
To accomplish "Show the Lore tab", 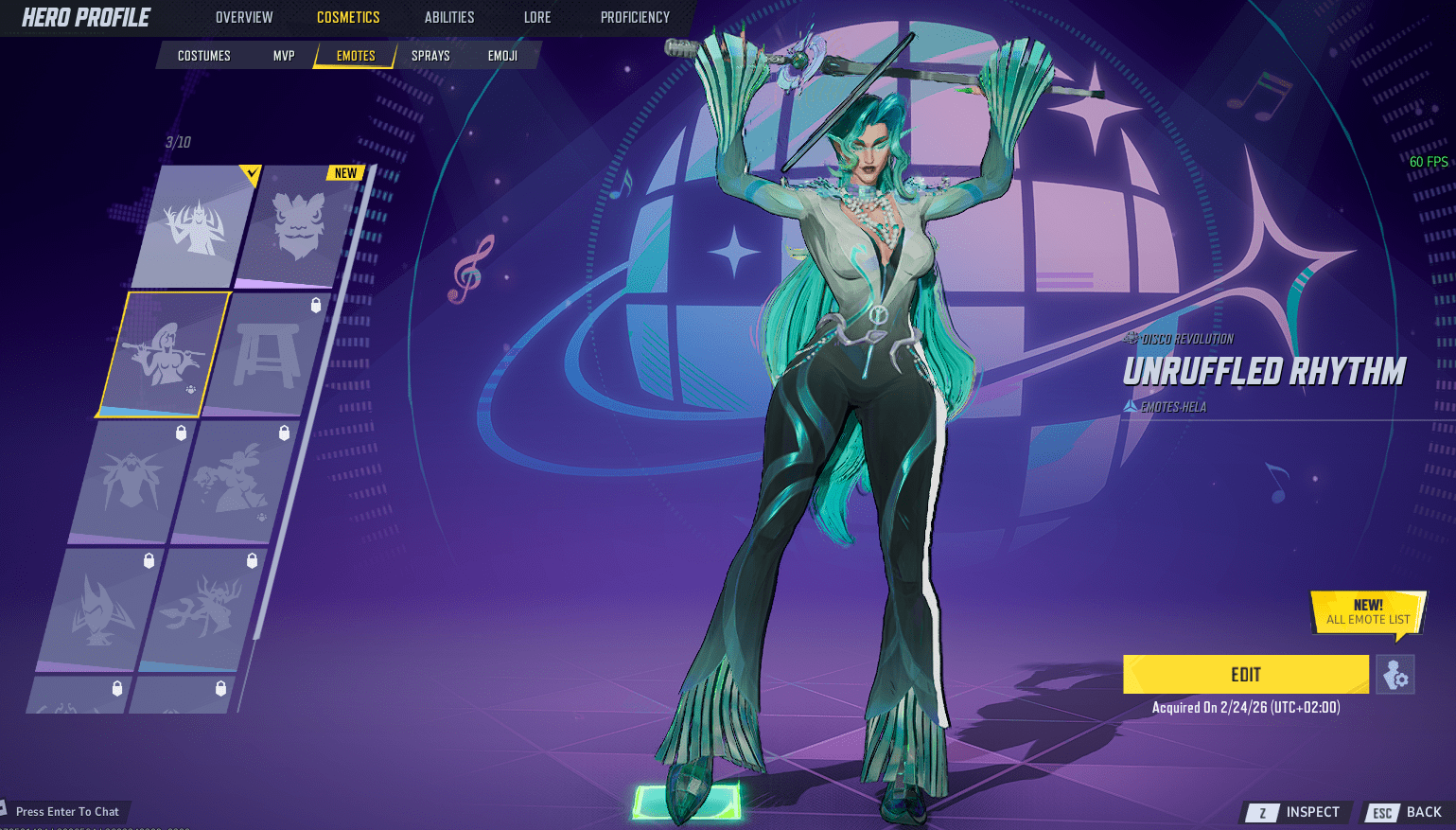I will point(537,17).
